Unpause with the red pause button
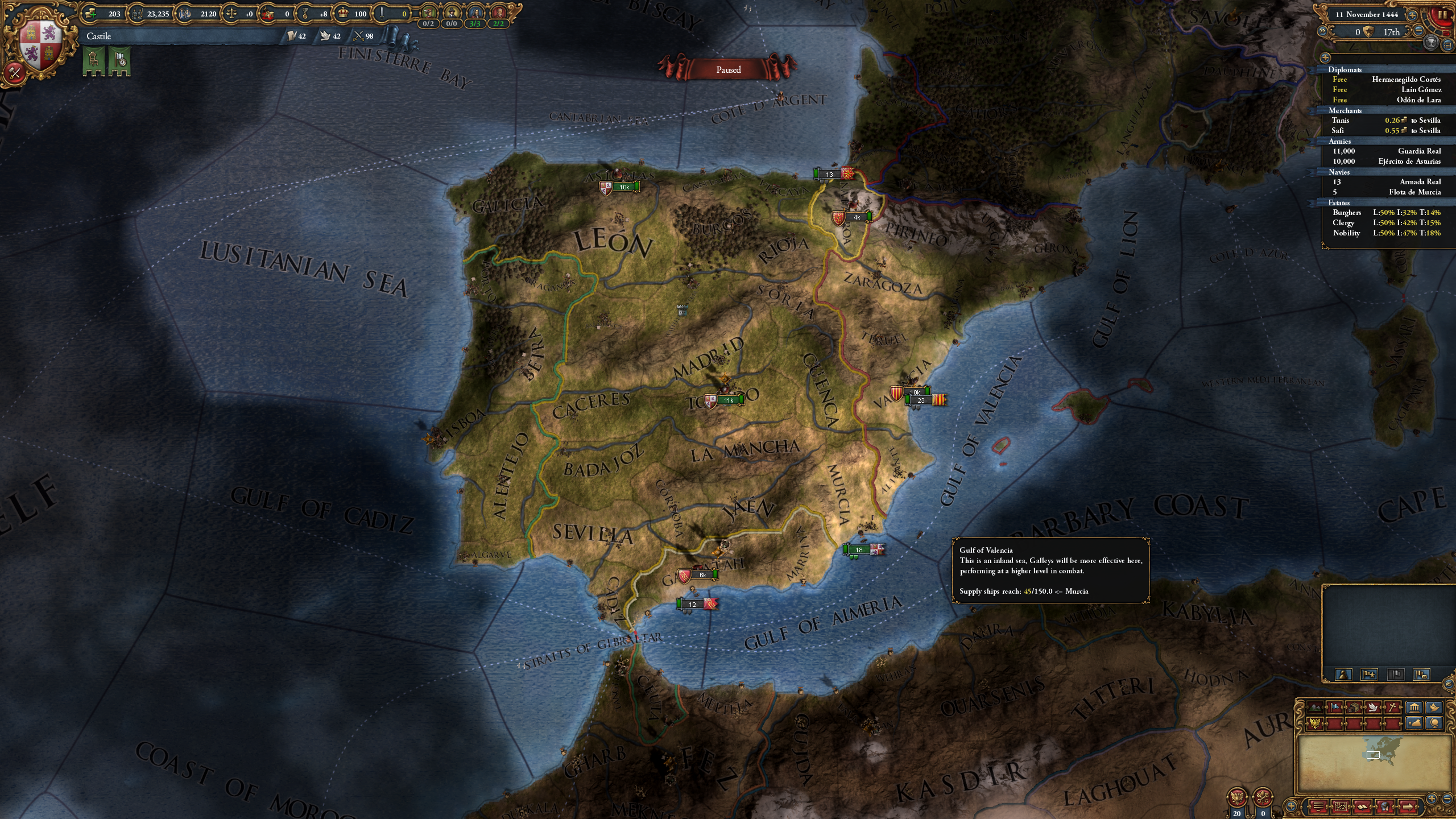This screenshot has height=819, width=1456. (x=1442, y=15)
